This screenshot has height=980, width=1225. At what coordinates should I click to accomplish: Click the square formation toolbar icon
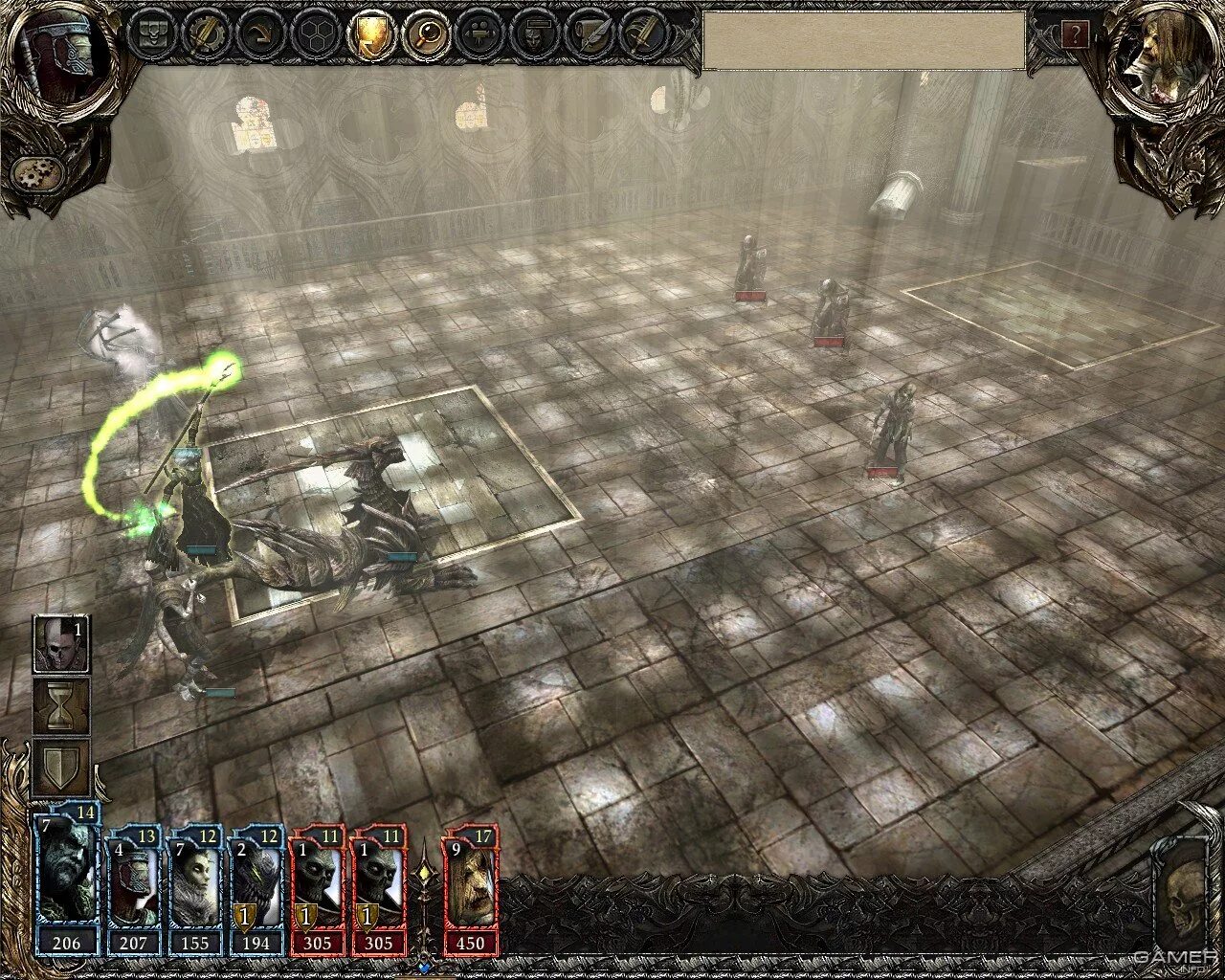point(151,35)
